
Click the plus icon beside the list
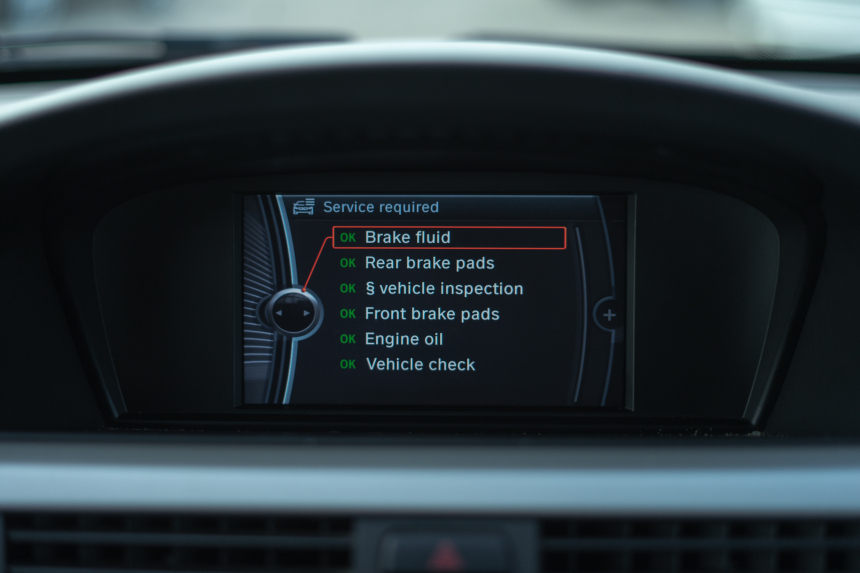click(609, 315)
